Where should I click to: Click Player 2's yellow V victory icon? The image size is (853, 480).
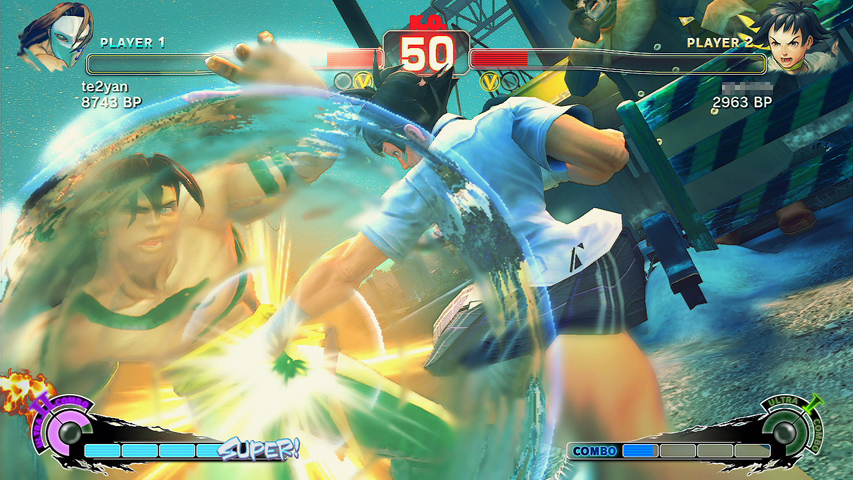pyautogui.click(x=489, y=80)
